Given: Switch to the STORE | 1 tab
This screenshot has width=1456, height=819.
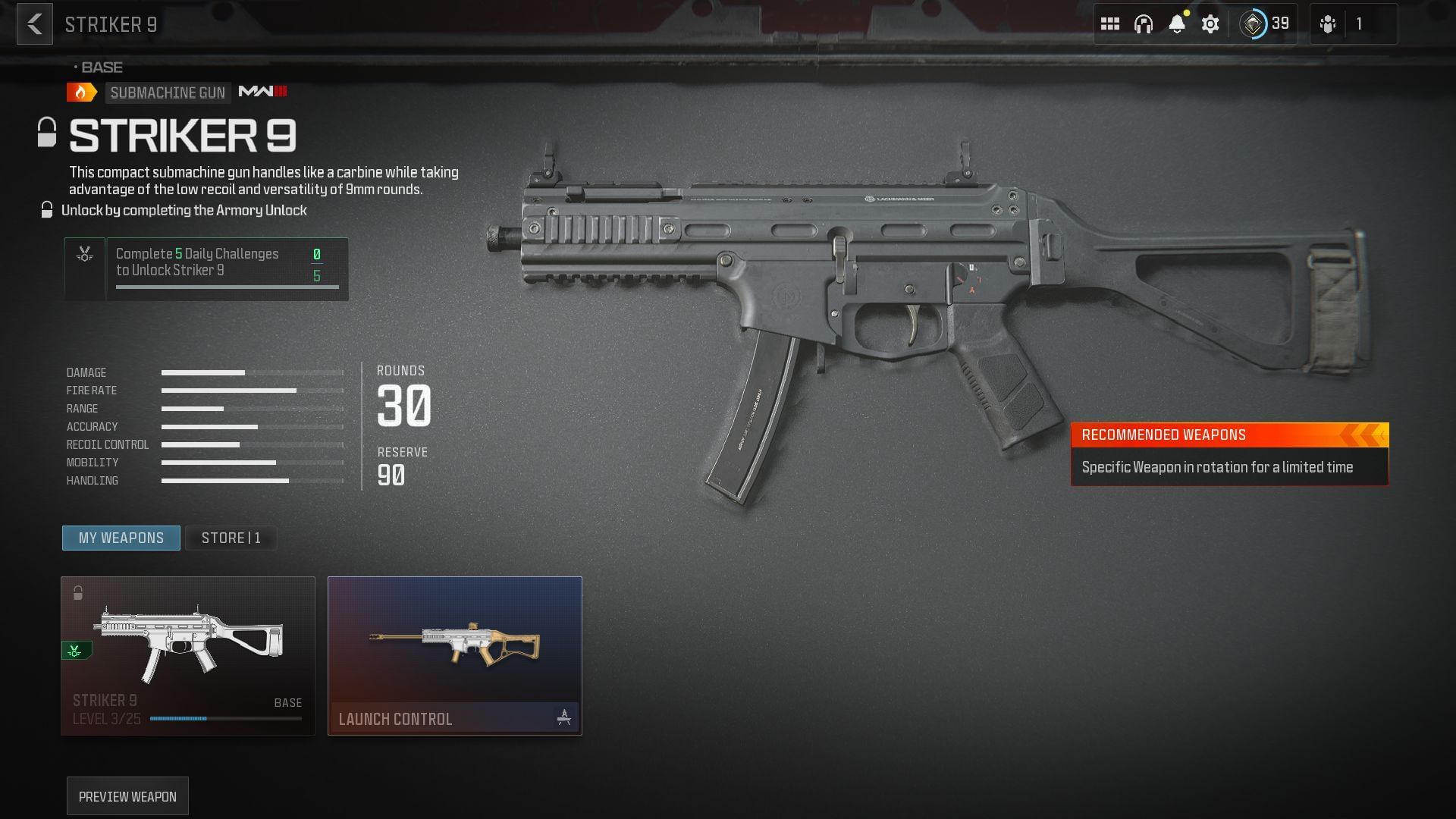Looking at the screenshot, I should point(231,538).
